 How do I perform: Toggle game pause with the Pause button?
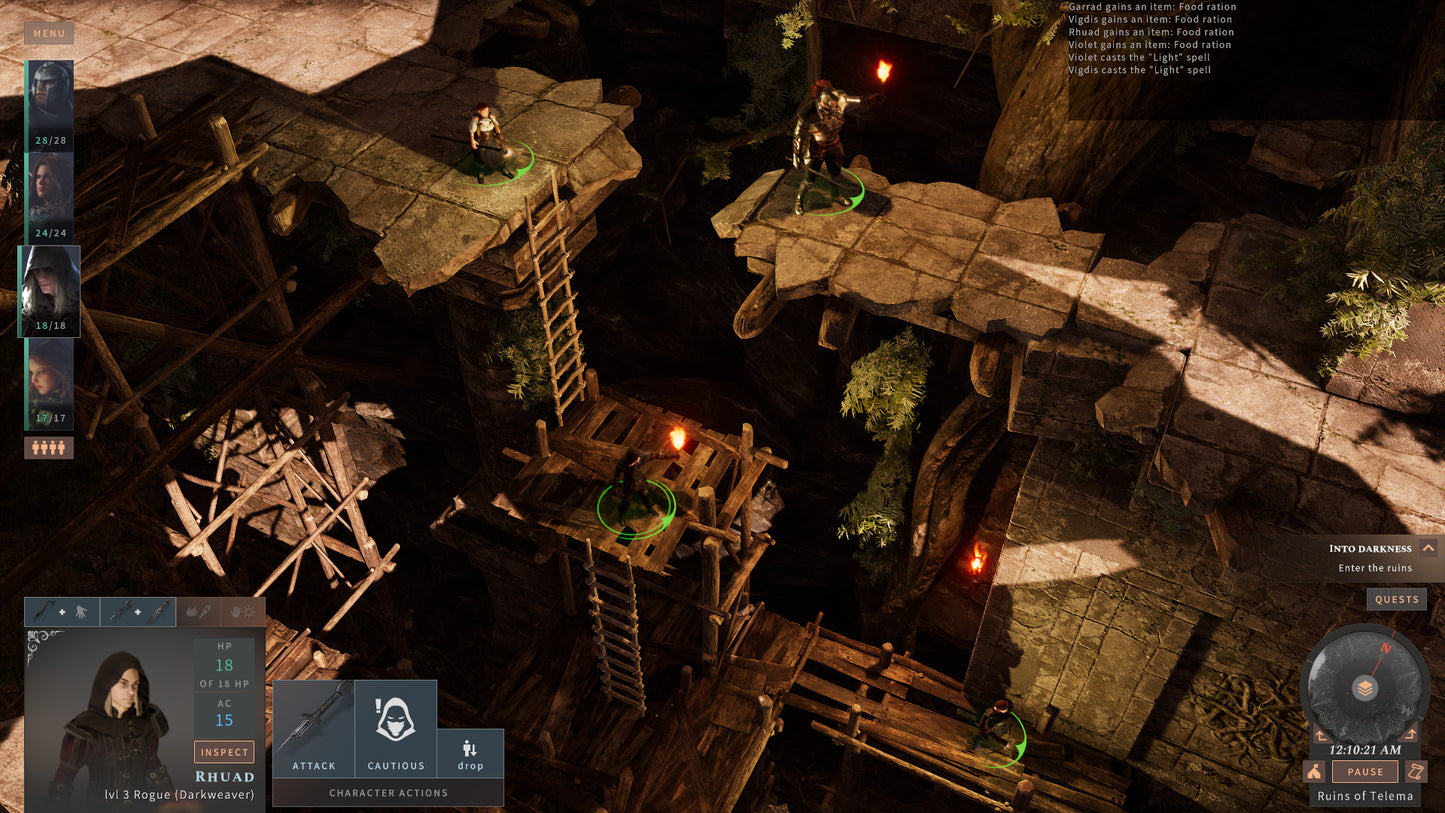(1364, 771)
